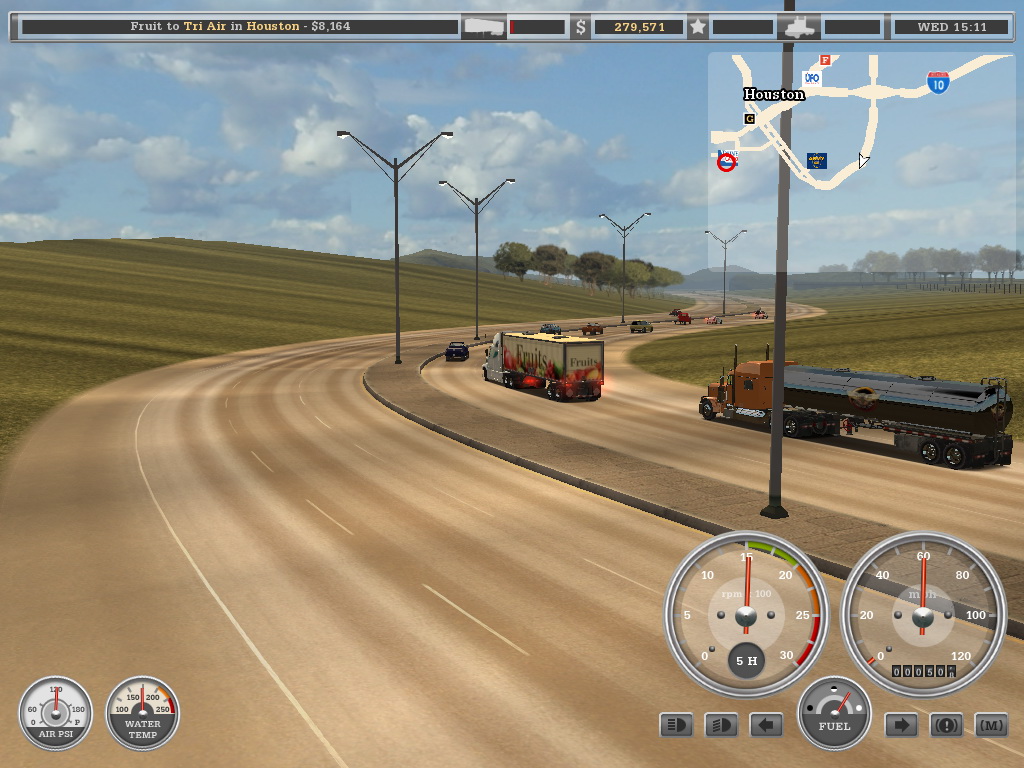Activate the left turn signal arrow

coord(766,725)
